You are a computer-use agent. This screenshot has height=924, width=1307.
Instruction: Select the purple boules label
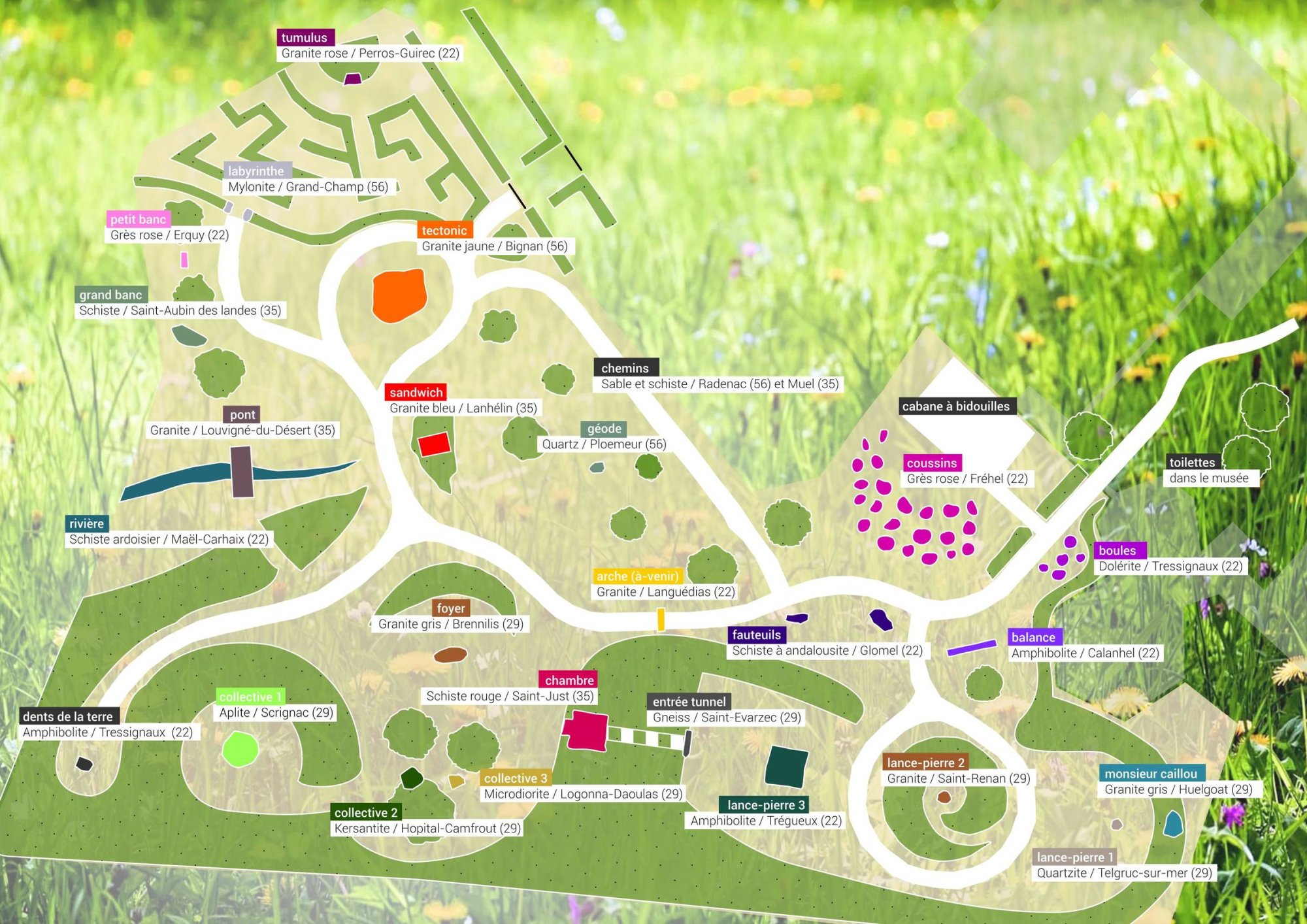click(1117, 551)
